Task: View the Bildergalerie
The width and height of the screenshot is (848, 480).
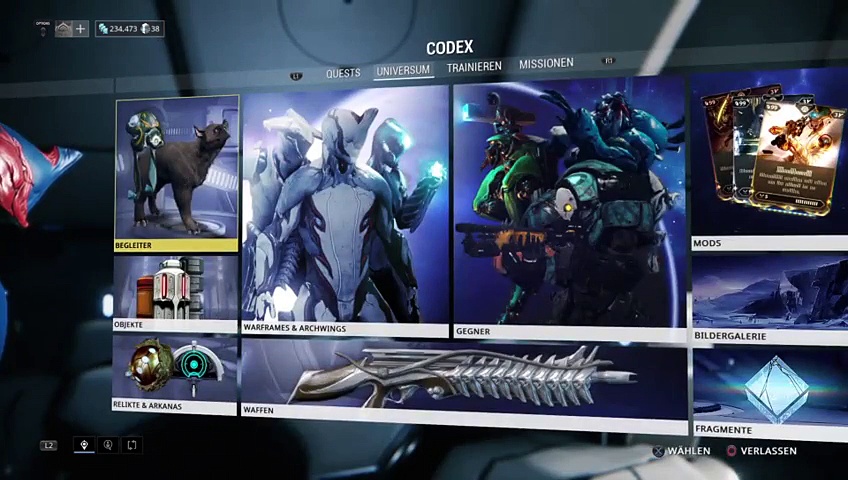Action: [768, 300]
